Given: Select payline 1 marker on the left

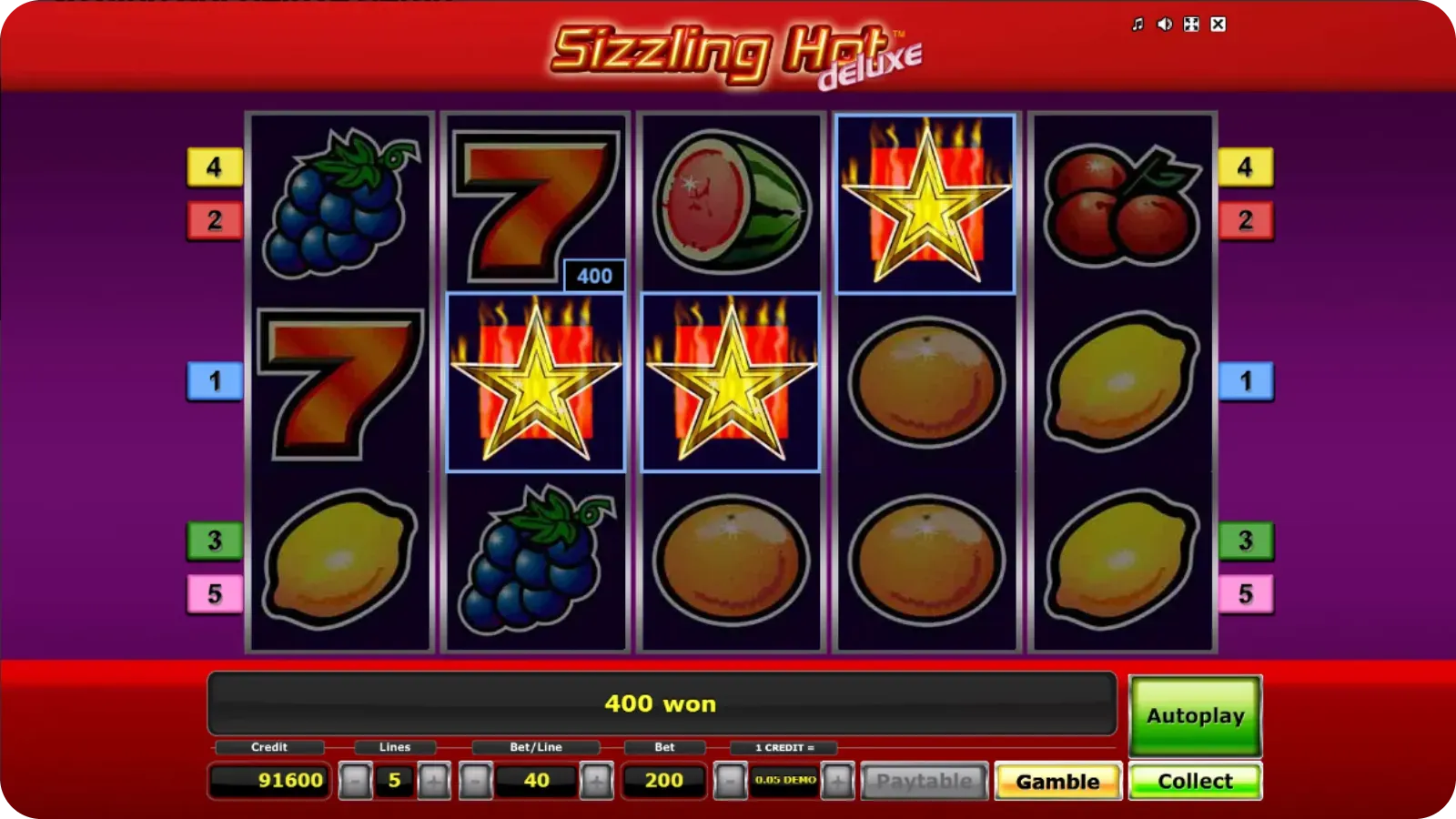Looking at the screenshot, I should tap(214, 382).
